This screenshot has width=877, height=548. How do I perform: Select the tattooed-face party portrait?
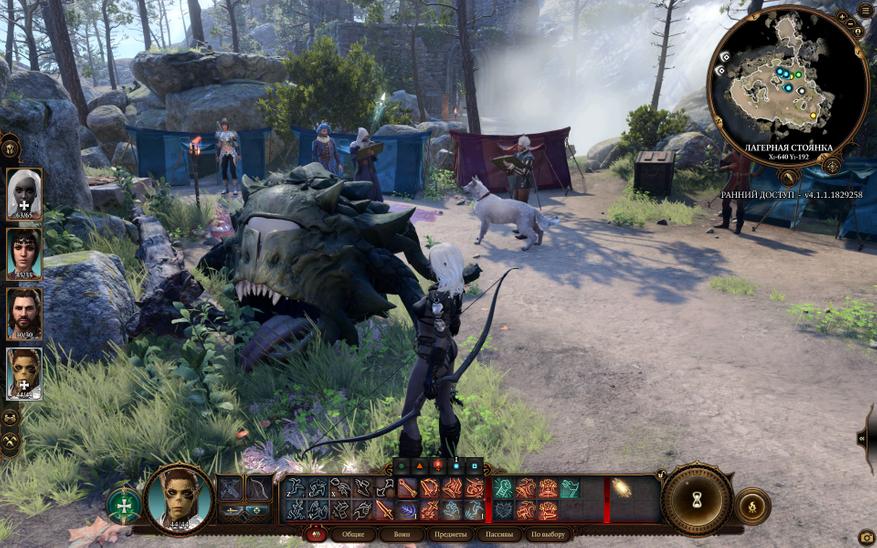point(24,373)
